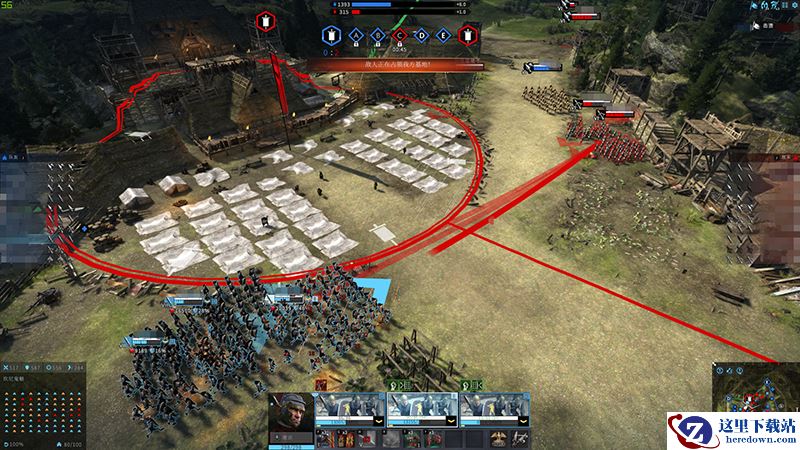Select the red capture point C marker
Screen dimensions: 800x450
400,37
